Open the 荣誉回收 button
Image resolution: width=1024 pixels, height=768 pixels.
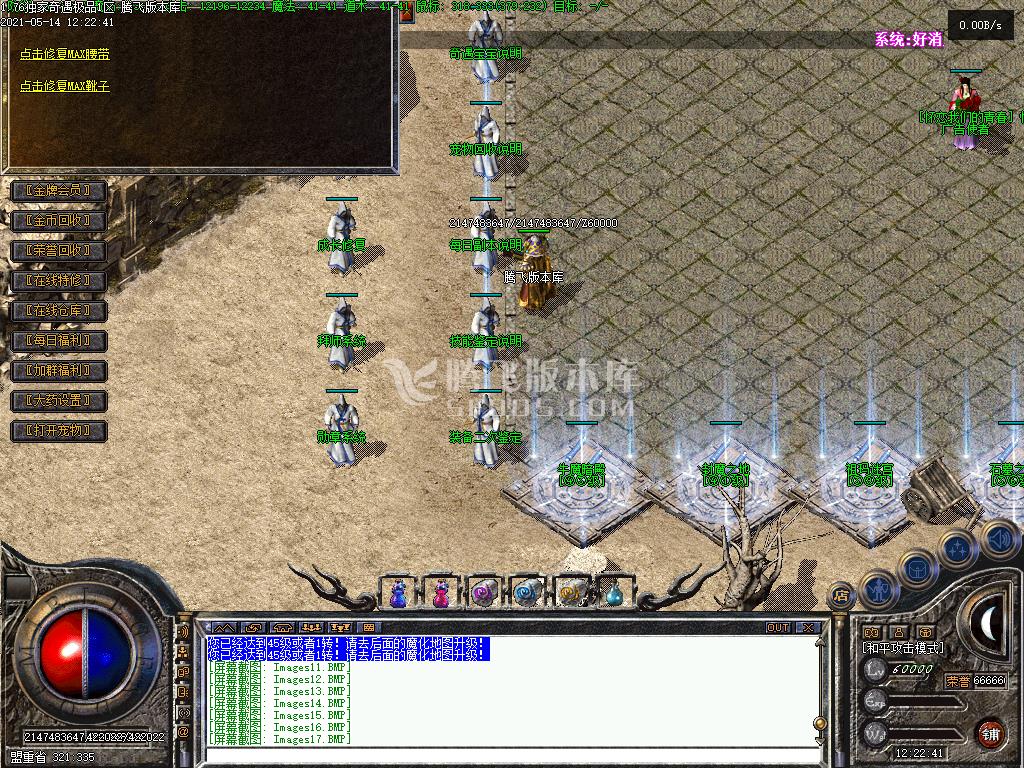point(58,251)
